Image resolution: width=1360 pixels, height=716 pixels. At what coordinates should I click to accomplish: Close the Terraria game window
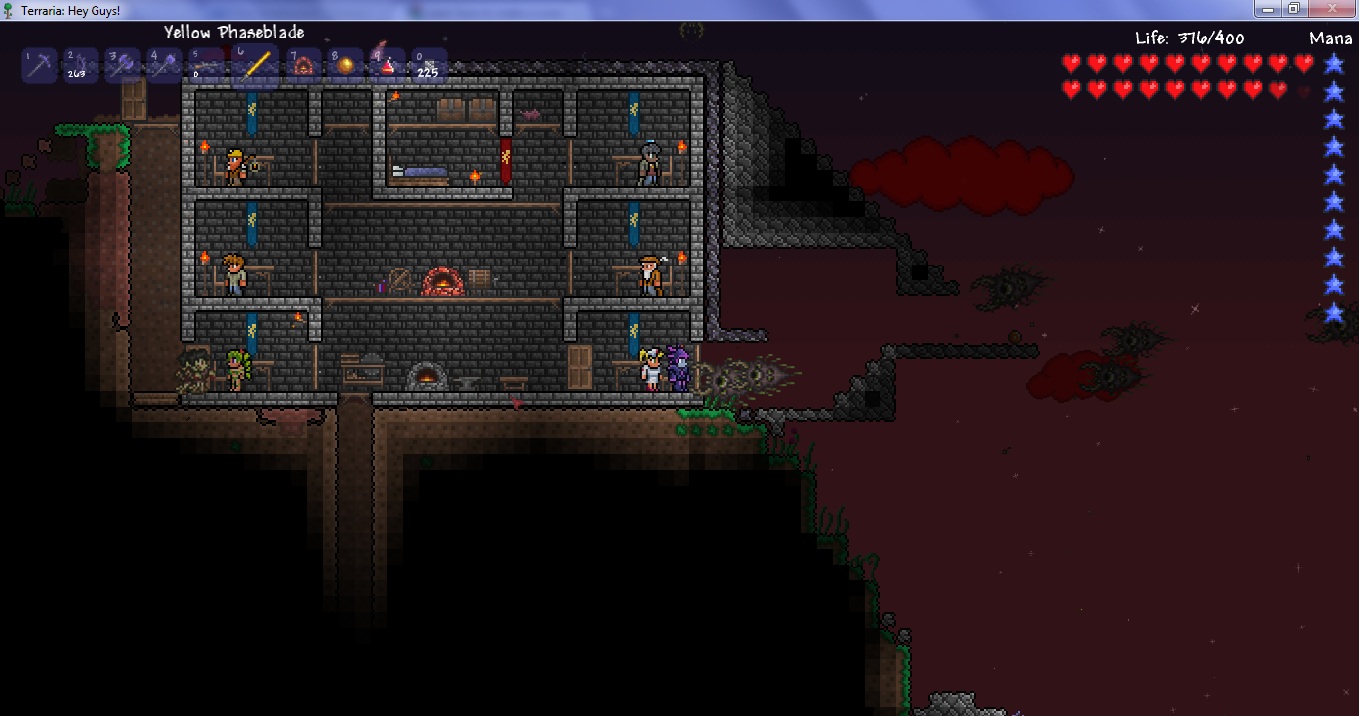click(1331, 9)
